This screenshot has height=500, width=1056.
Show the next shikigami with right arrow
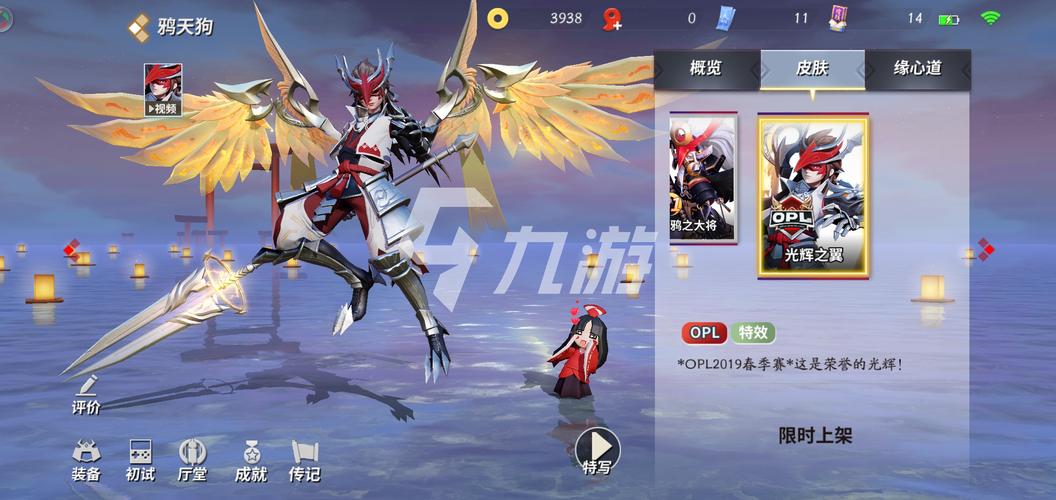(x=985, y=248)
